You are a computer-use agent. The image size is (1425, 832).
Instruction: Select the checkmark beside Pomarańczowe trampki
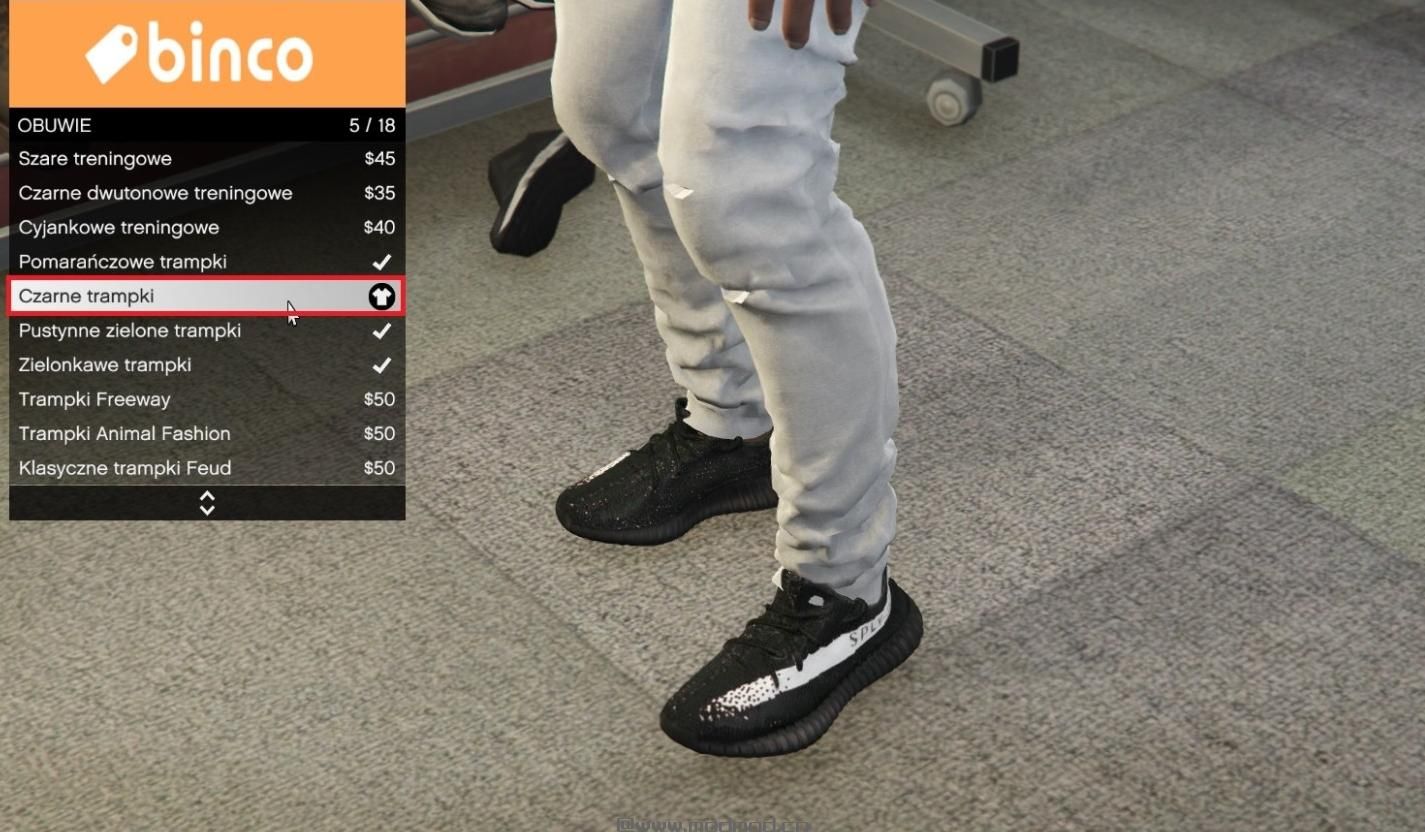(x=381, y=261)
